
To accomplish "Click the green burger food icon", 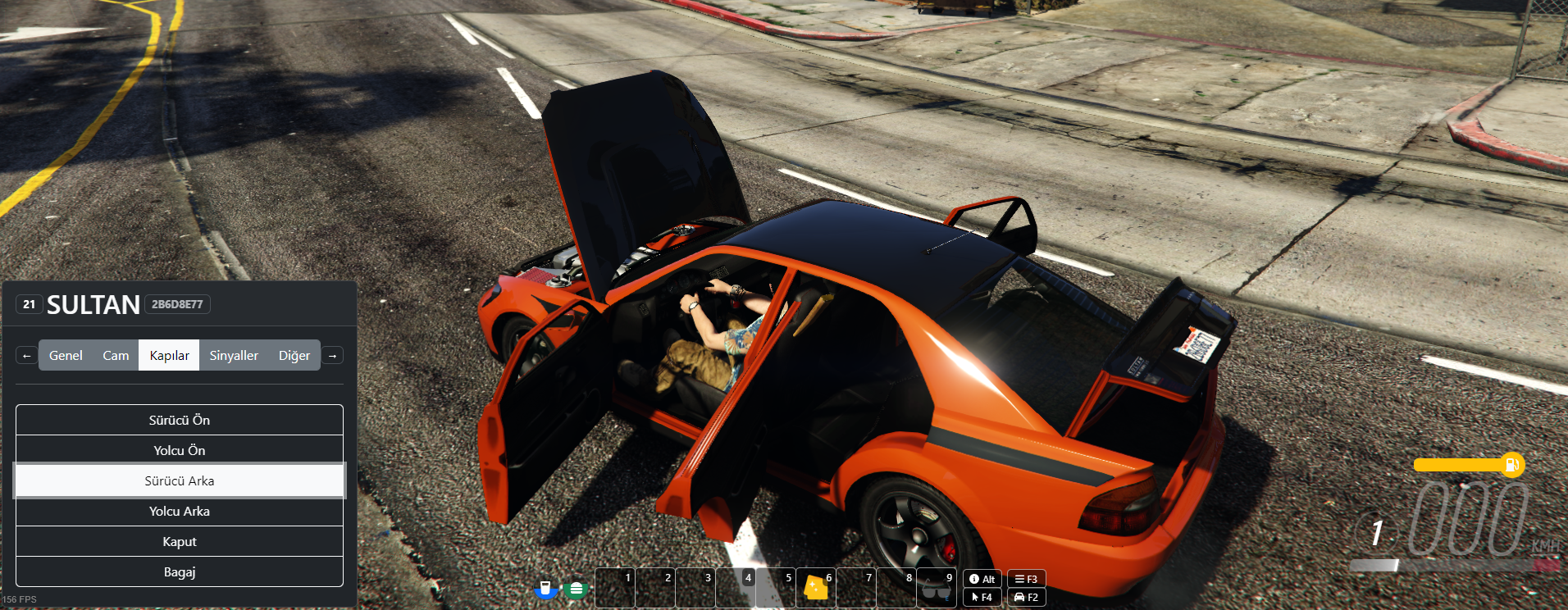I will 577,588.
